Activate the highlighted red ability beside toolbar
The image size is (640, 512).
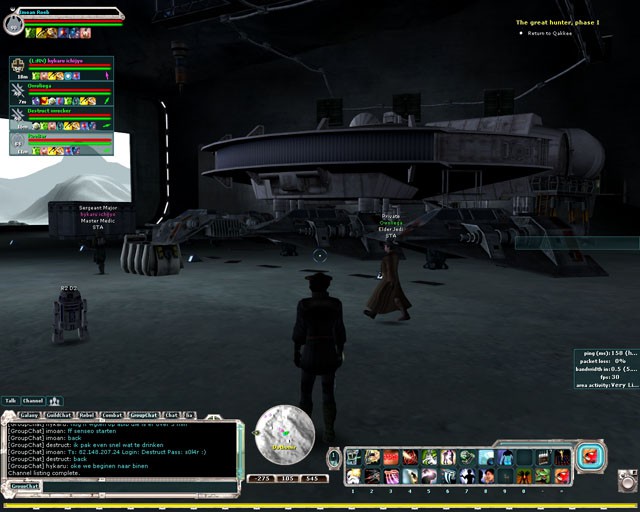click(x=590, y=457)
